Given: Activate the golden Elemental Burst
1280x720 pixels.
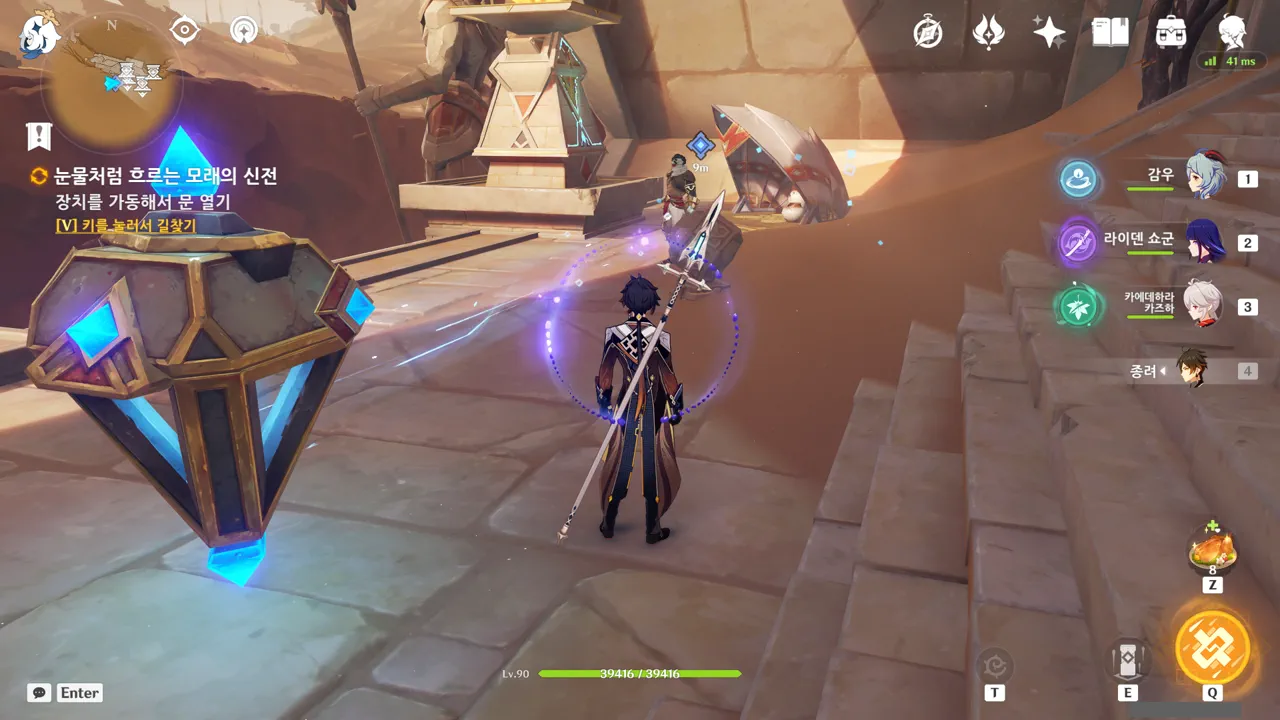Looking at the screenshot, I should click(1212, 646).
